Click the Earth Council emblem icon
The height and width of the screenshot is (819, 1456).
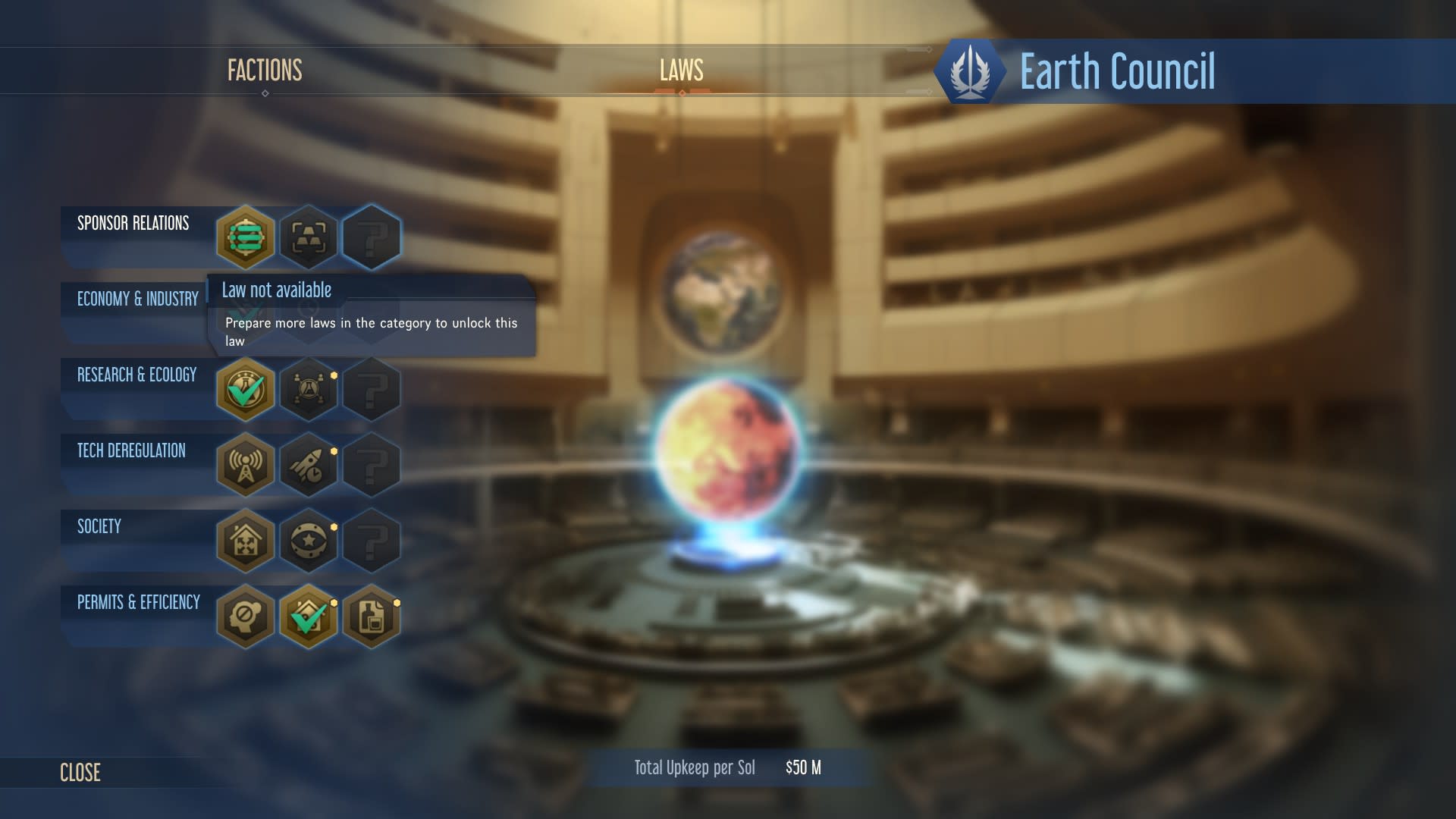[970, 71]
